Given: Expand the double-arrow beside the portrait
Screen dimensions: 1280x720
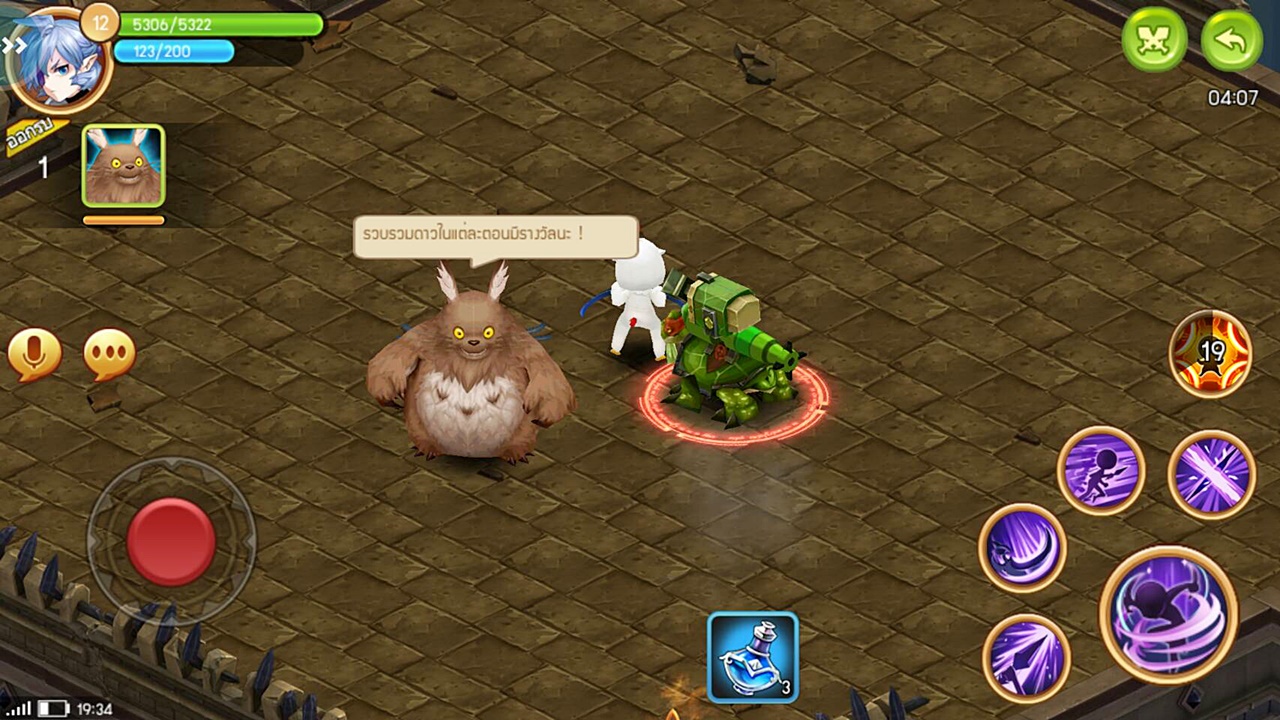Looking at the screenshot, I should (x=13, y=45).
